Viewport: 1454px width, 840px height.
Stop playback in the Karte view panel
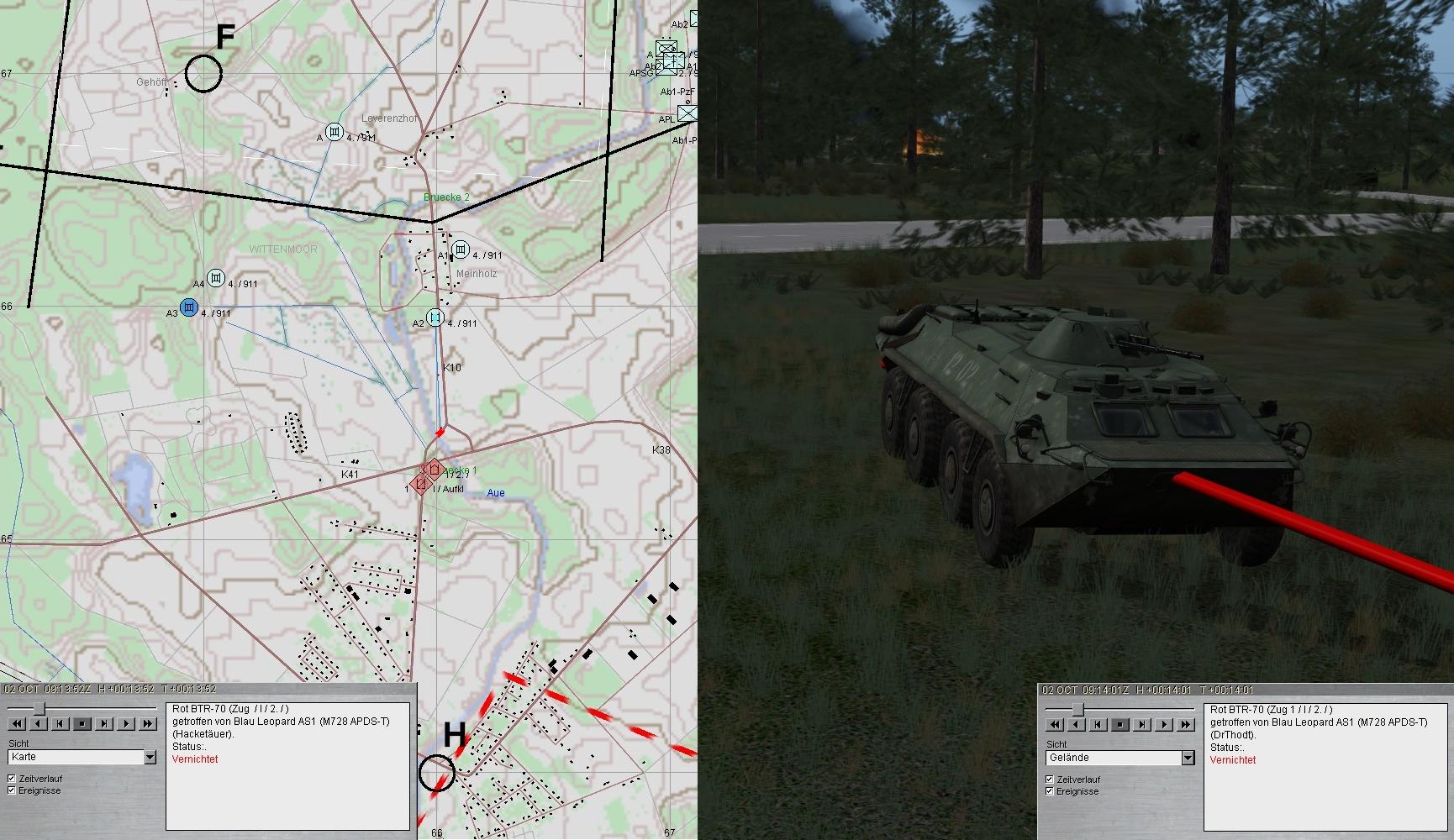[x=82, y=723]
